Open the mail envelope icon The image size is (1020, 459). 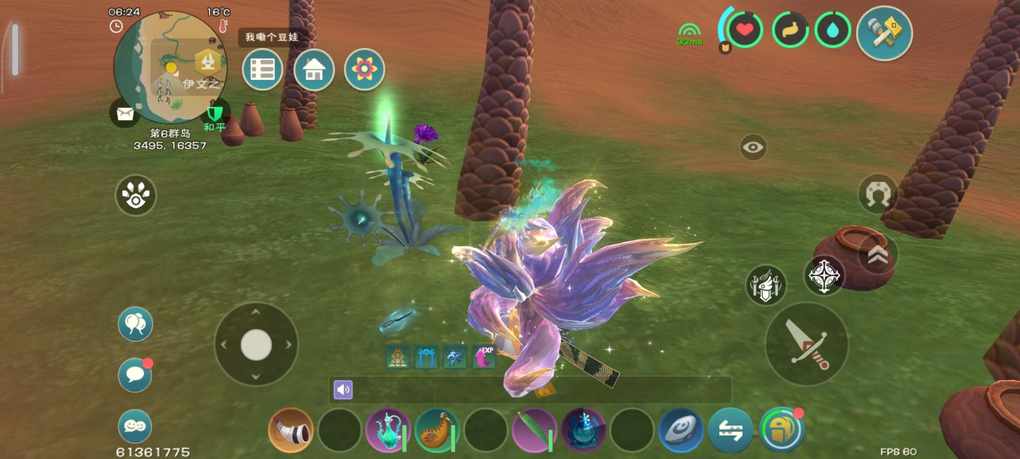125,114
